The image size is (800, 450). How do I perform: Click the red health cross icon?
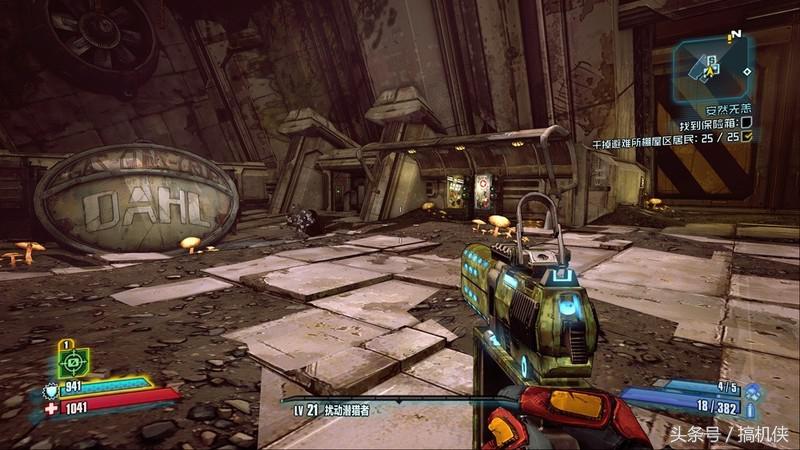[x=53, y=408]
